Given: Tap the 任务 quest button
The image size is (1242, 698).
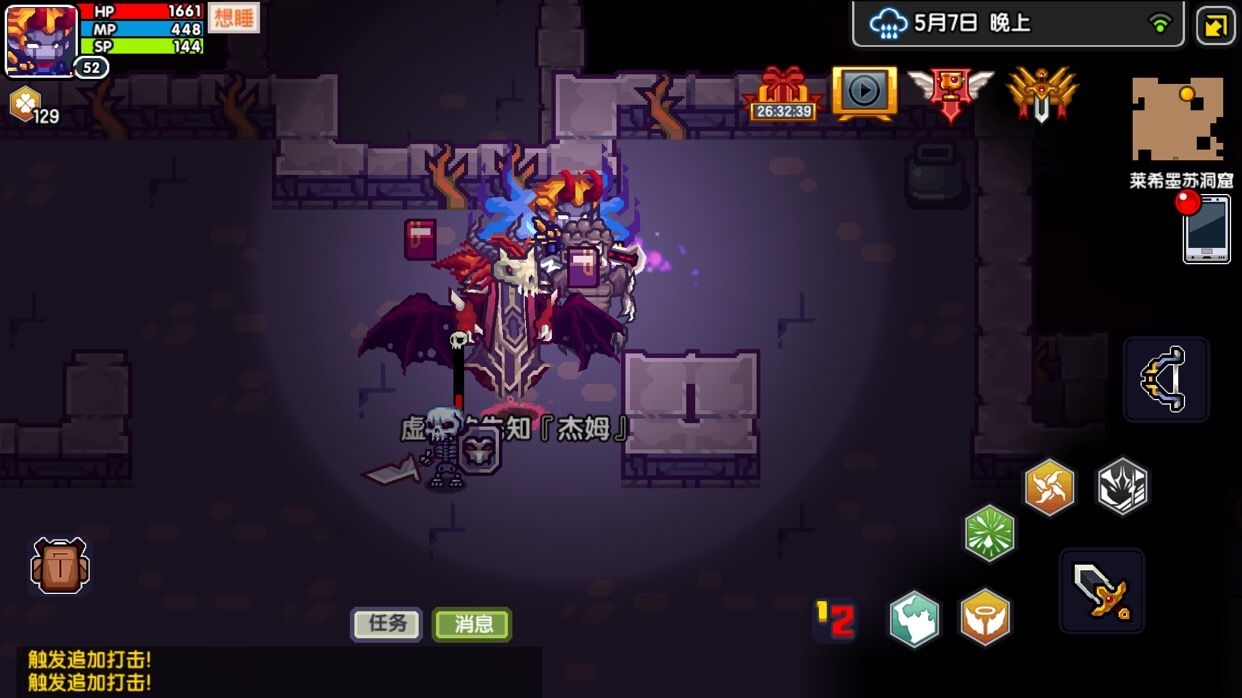Looking at the screenshot, I should (x=386, y=624).
